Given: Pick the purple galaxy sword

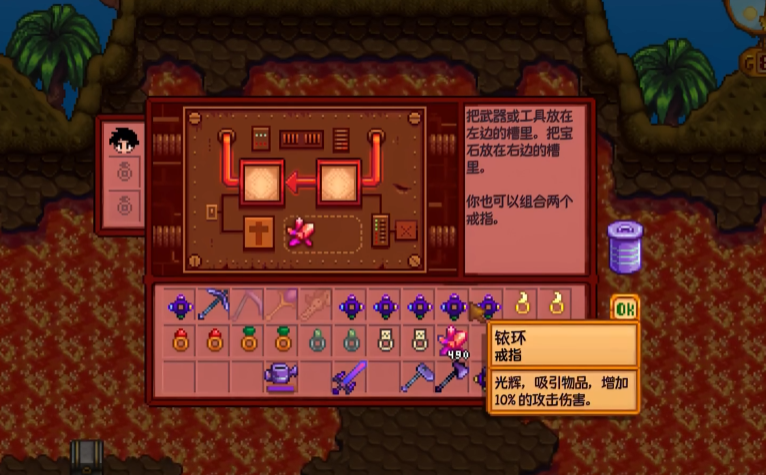Looking at the screenshot, I should pos(350,378).
